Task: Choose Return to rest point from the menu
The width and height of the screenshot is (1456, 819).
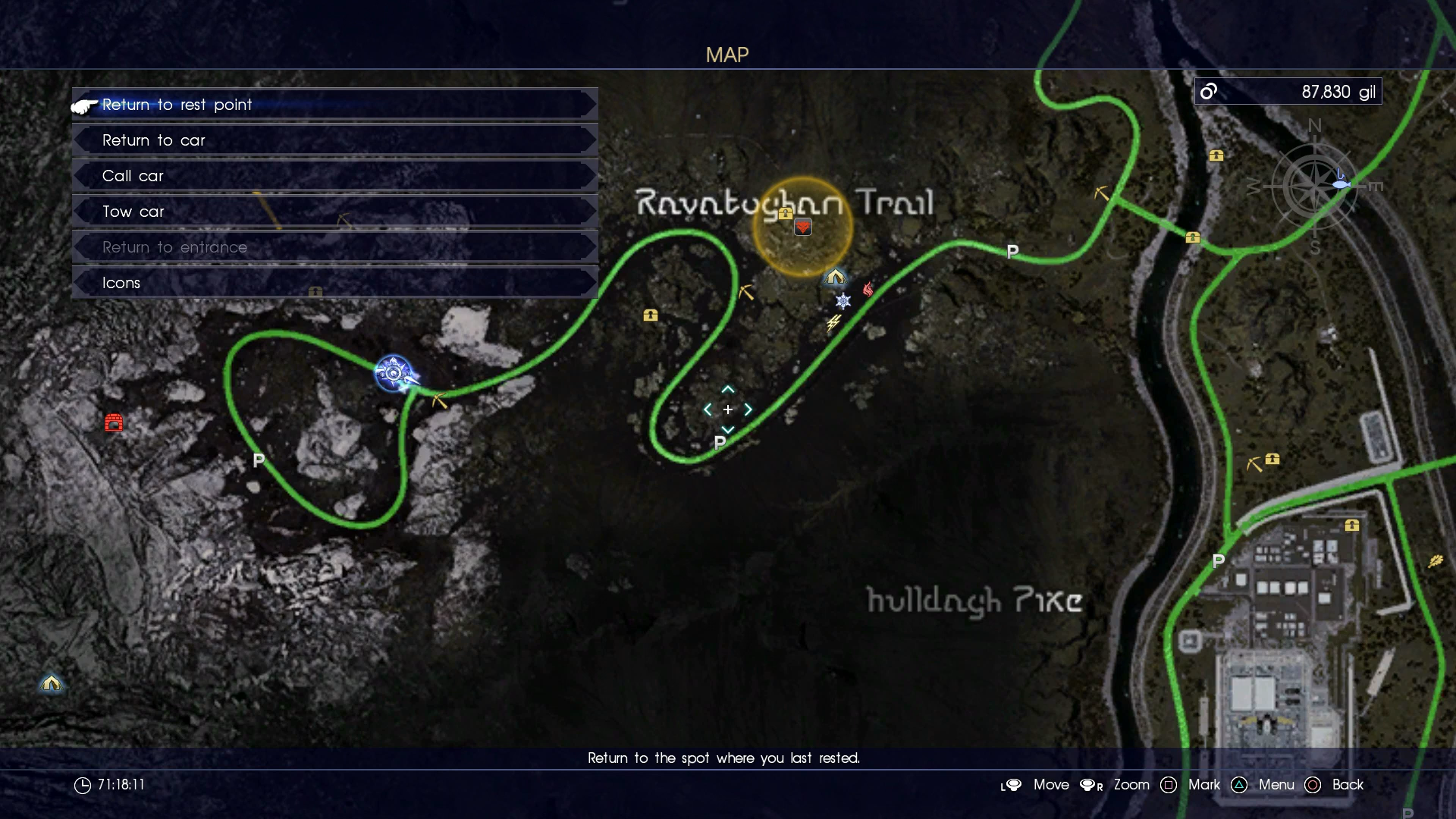Action: click(x=177, y=105)
